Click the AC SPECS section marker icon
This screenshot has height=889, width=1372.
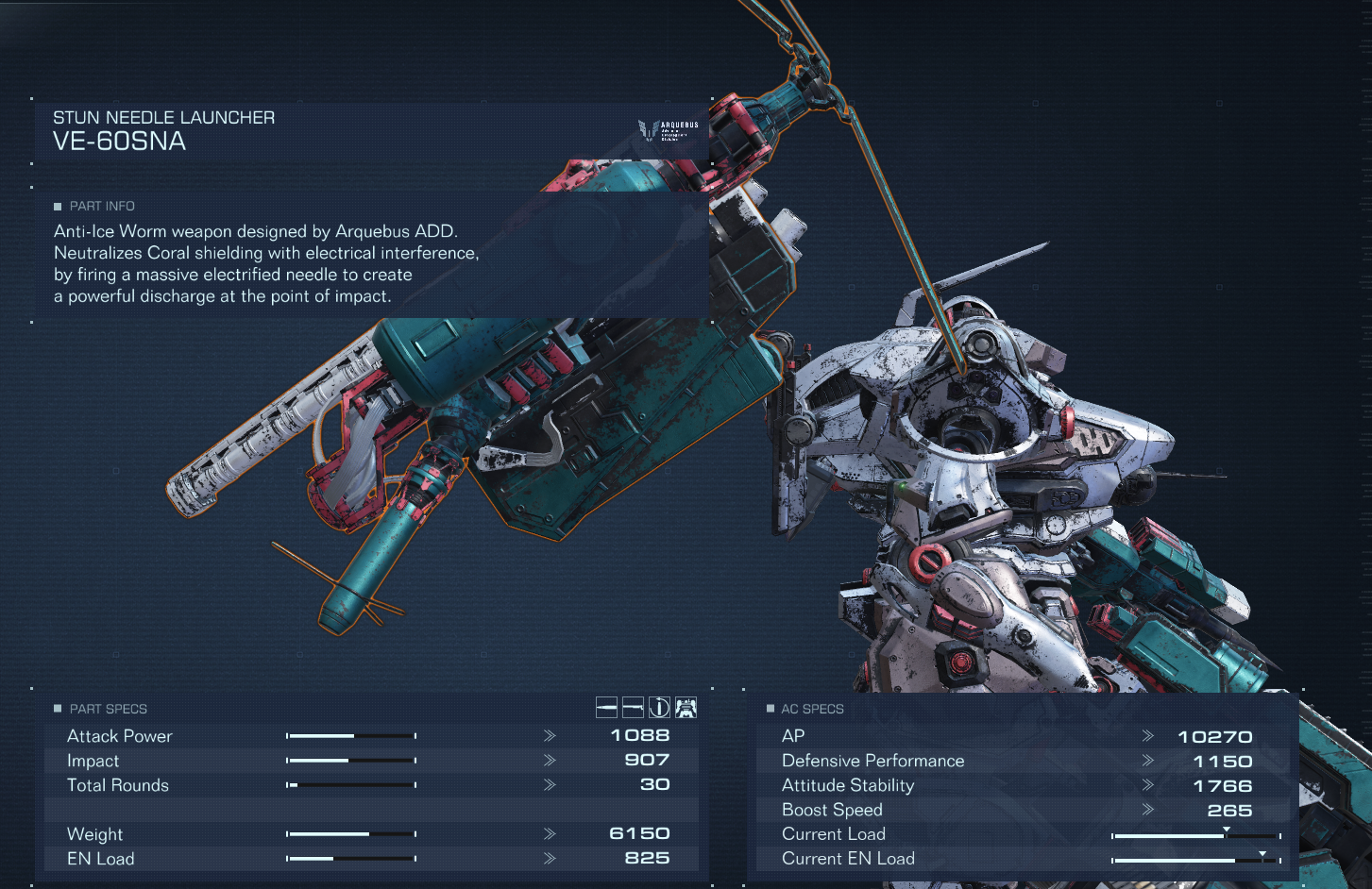click(770, 708)
